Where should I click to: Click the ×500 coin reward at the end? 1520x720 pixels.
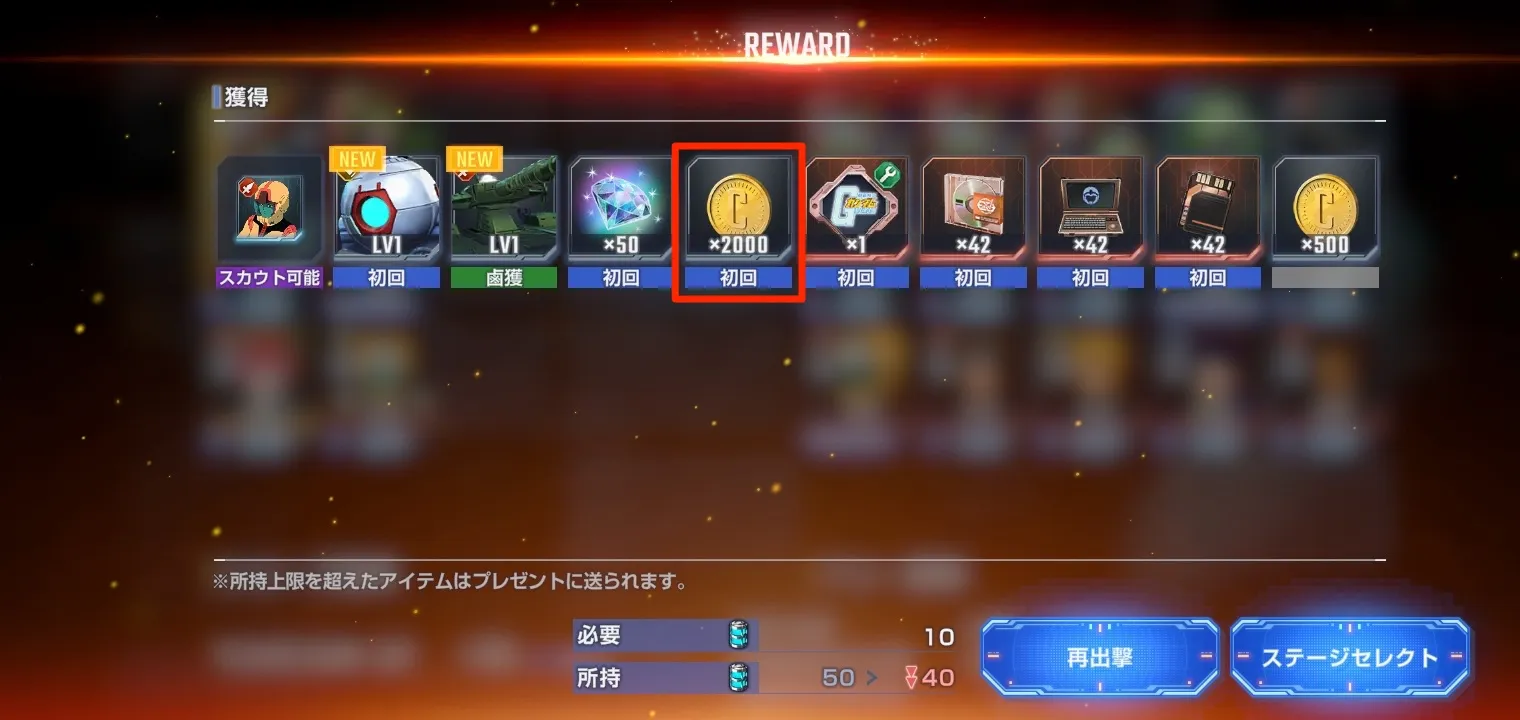1324,210
